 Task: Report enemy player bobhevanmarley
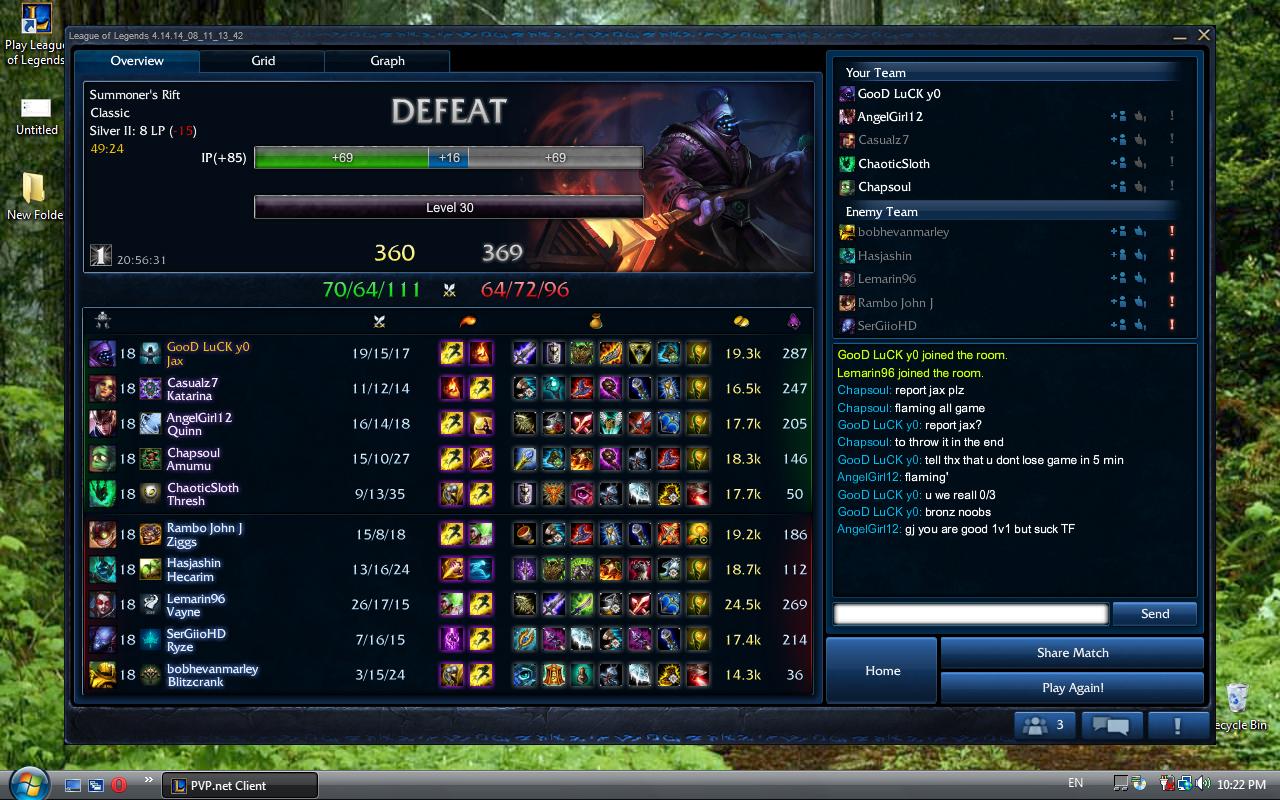(1171, 232)
